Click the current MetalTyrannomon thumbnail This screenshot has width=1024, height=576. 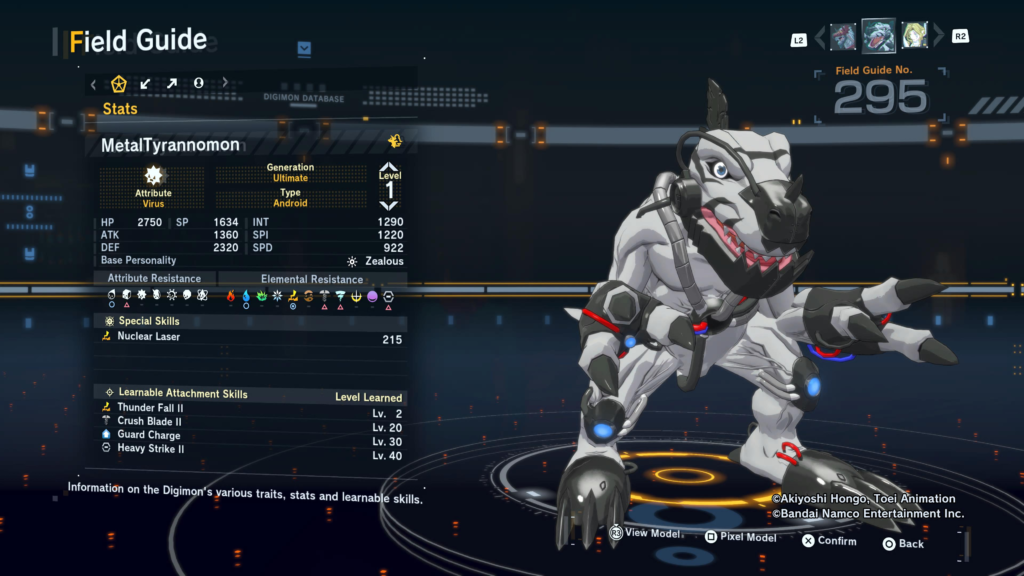[x=878, y=36]
